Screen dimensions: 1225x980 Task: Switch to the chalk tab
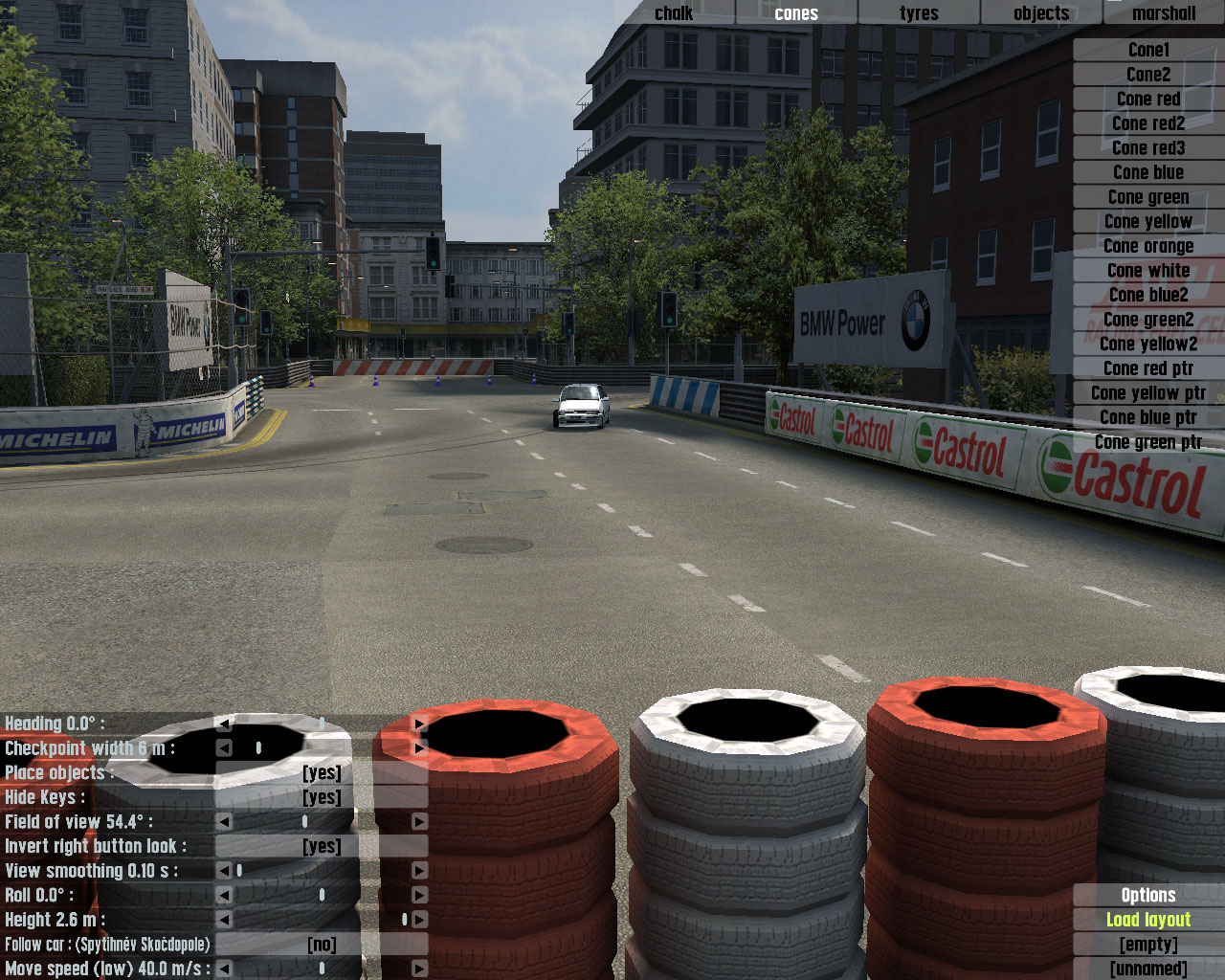click(x=674, y=13)
